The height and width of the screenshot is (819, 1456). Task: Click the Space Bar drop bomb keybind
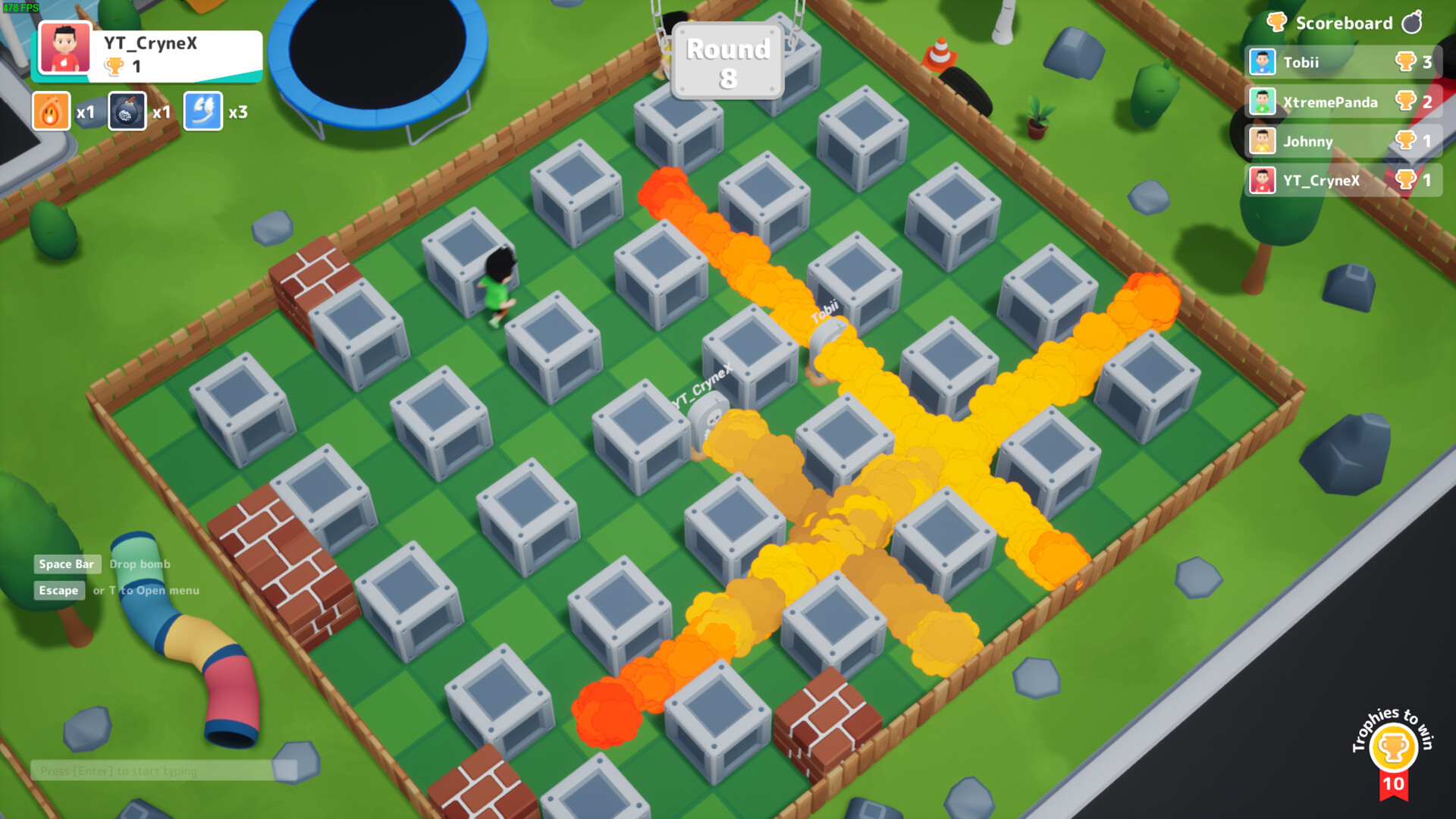click(x=67, y=564)
